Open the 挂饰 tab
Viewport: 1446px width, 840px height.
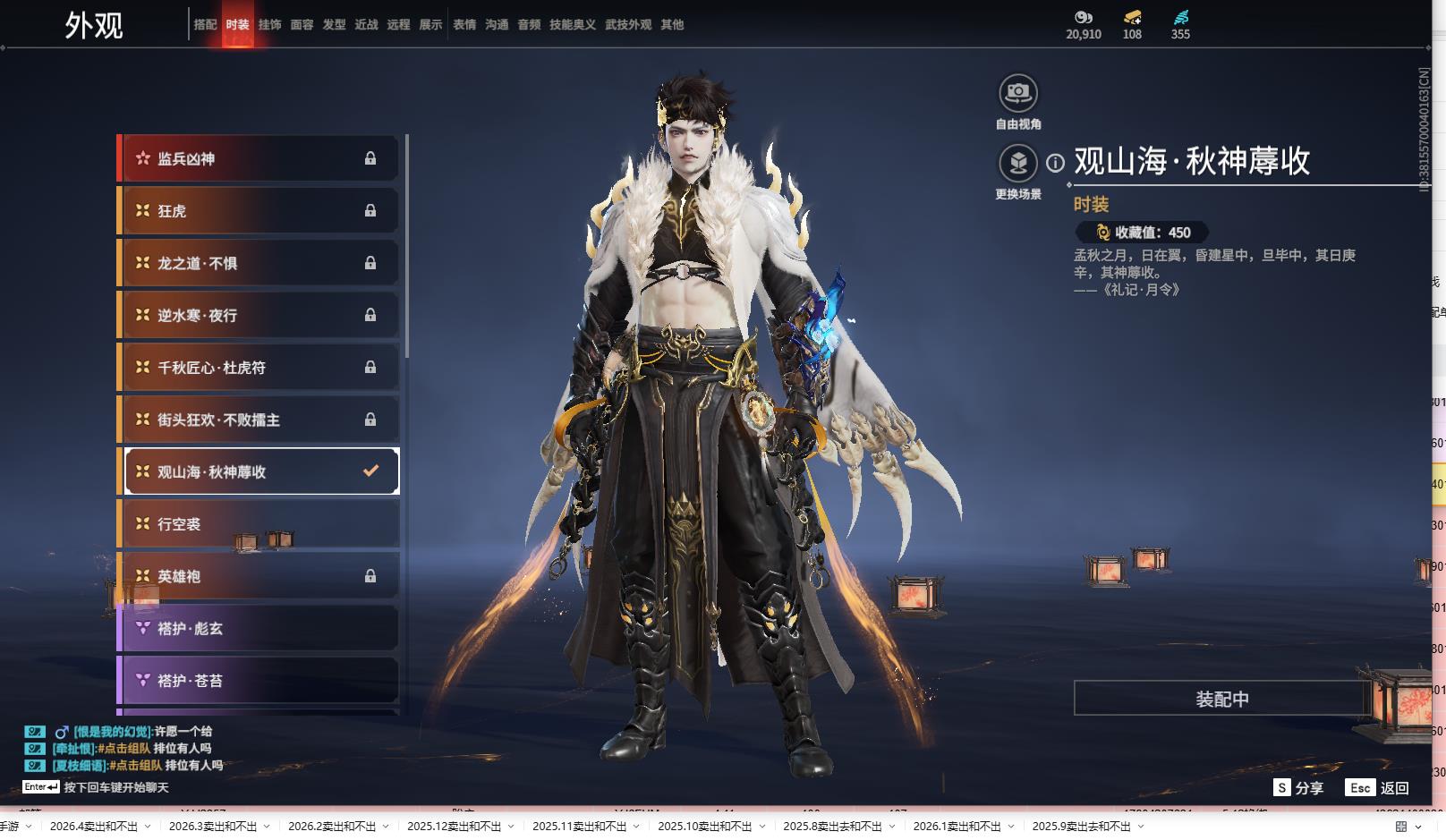[x=269, y=25]
